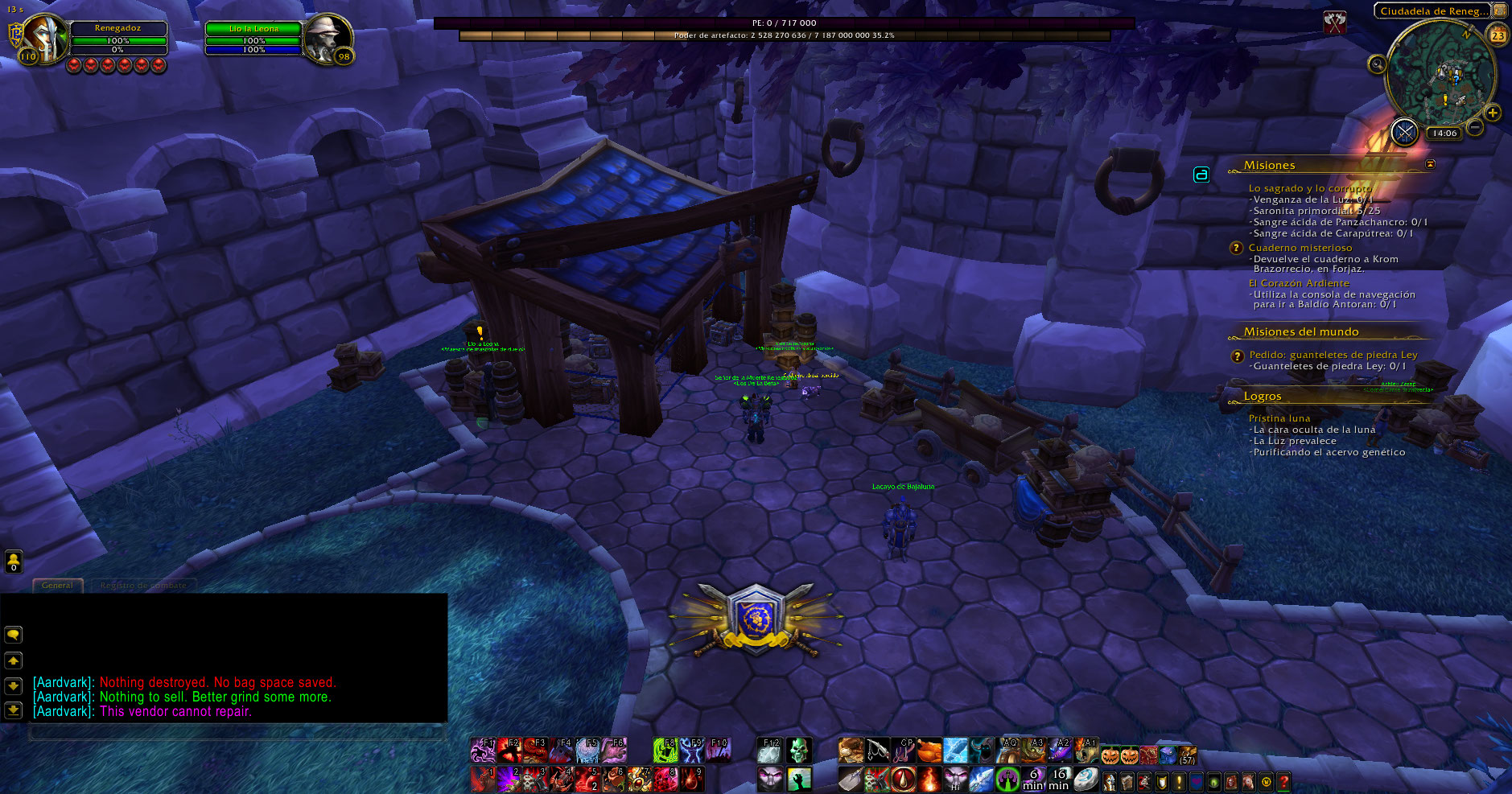Zoom in the minimap with plus button
The image size is (1512, 794).
[x=1493, y=113]
